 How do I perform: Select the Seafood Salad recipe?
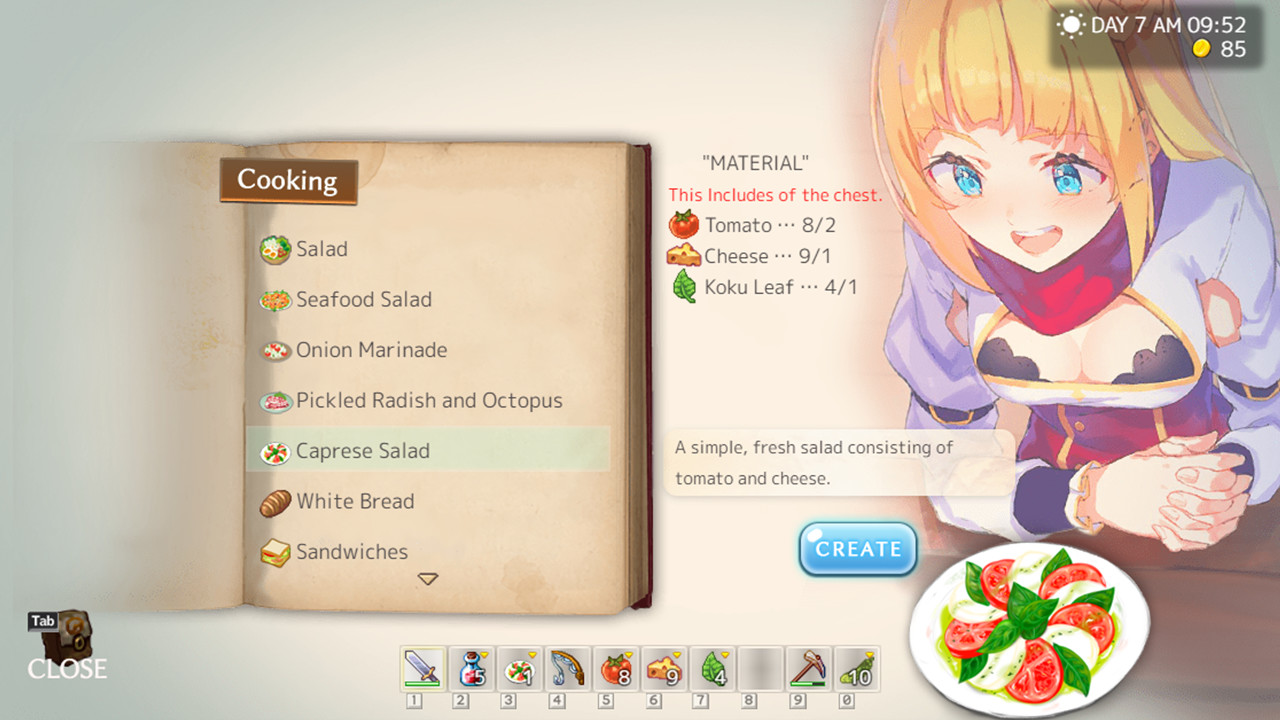click(363, 299)
